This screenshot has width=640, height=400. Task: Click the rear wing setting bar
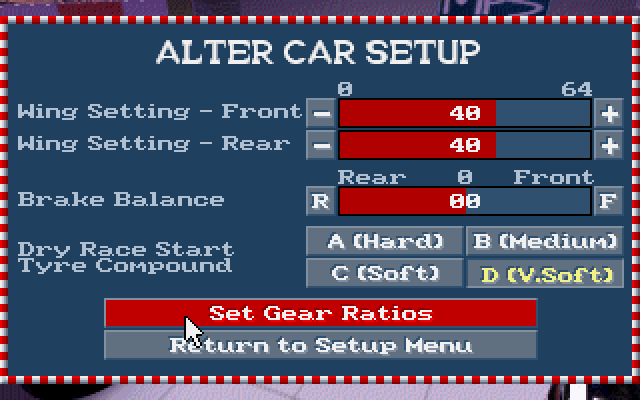click(x=464, y=144)
